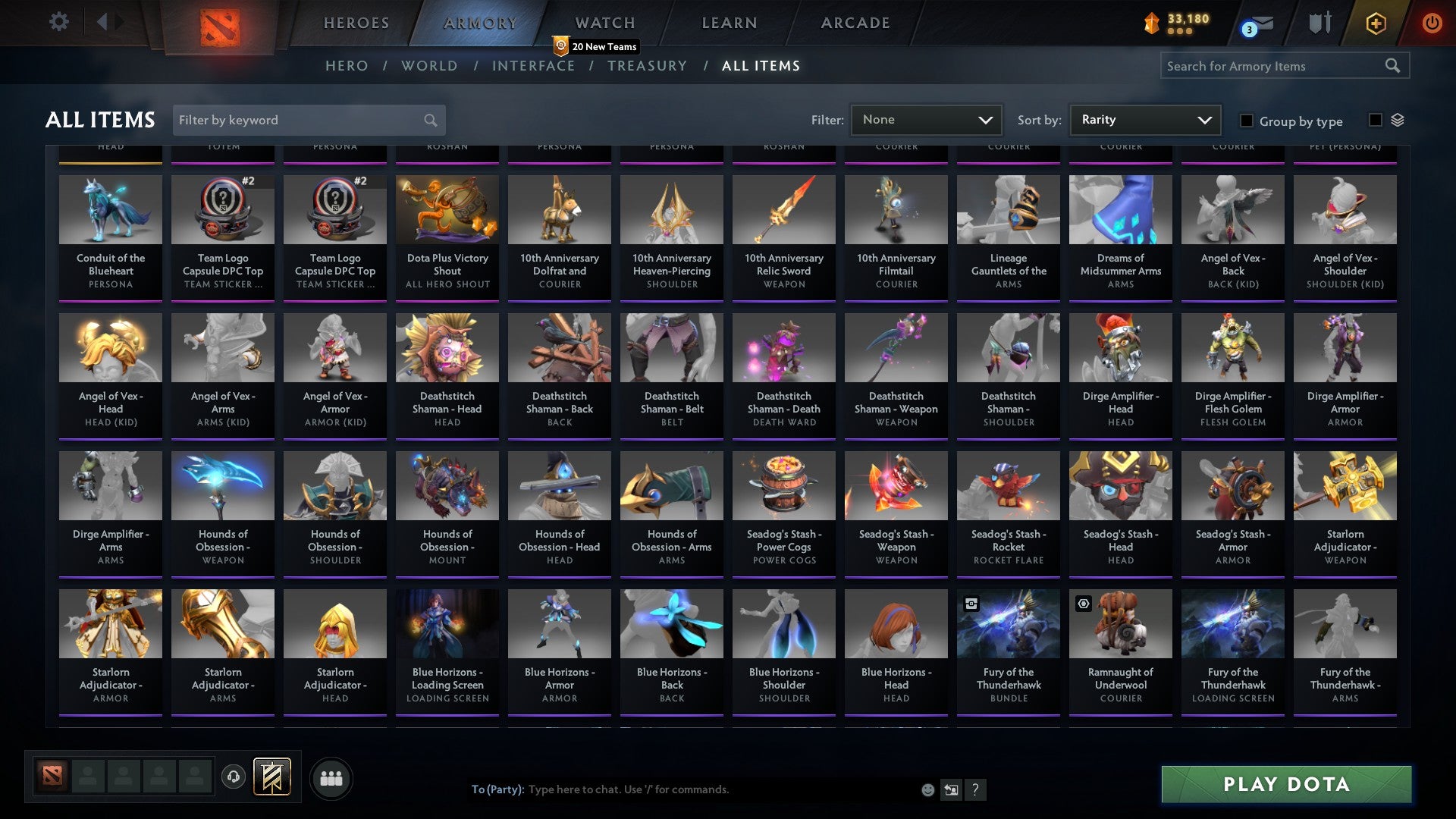Open the TREASURY breadcrumb menu item
Image resolution: width=1456 pixels, height=819 pixels.
pos(647,66)
